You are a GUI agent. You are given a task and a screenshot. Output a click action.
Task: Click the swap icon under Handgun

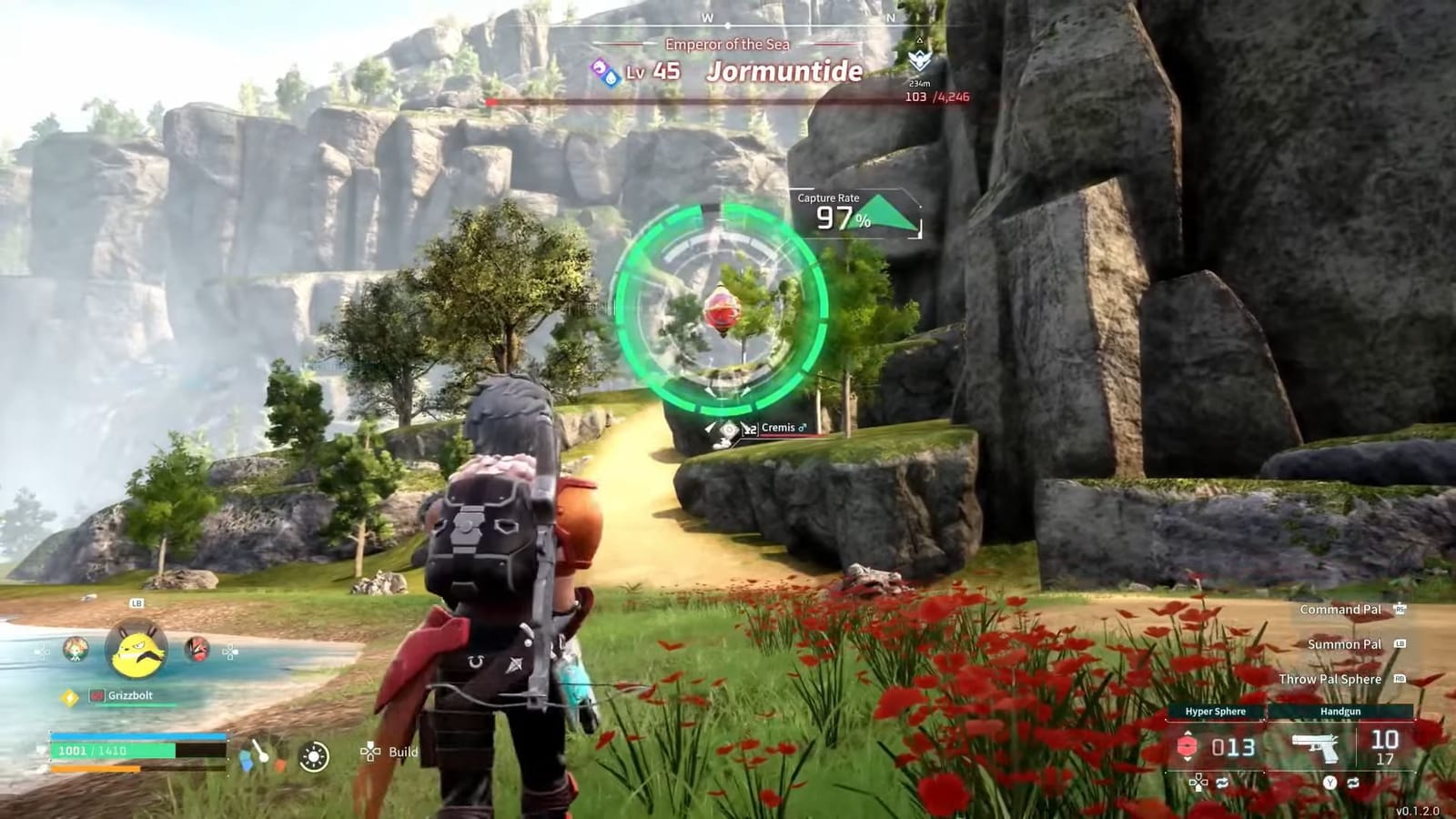[x=1354, y=783]
